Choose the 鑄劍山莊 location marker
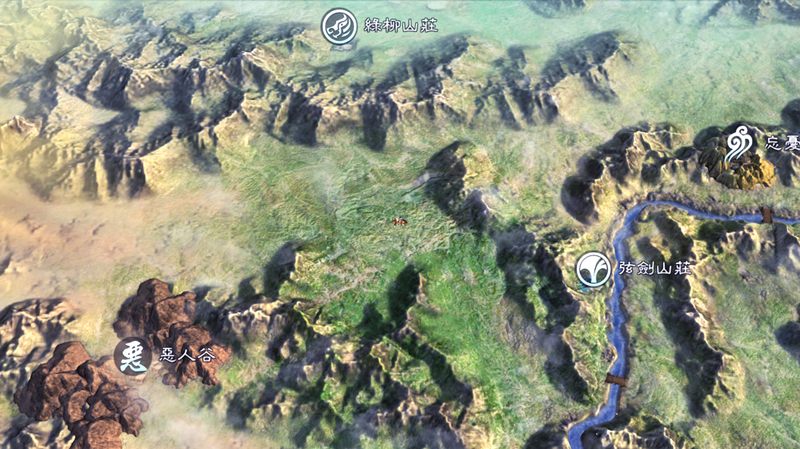Viewport: 800px width, 449px height. pos(593,269)
